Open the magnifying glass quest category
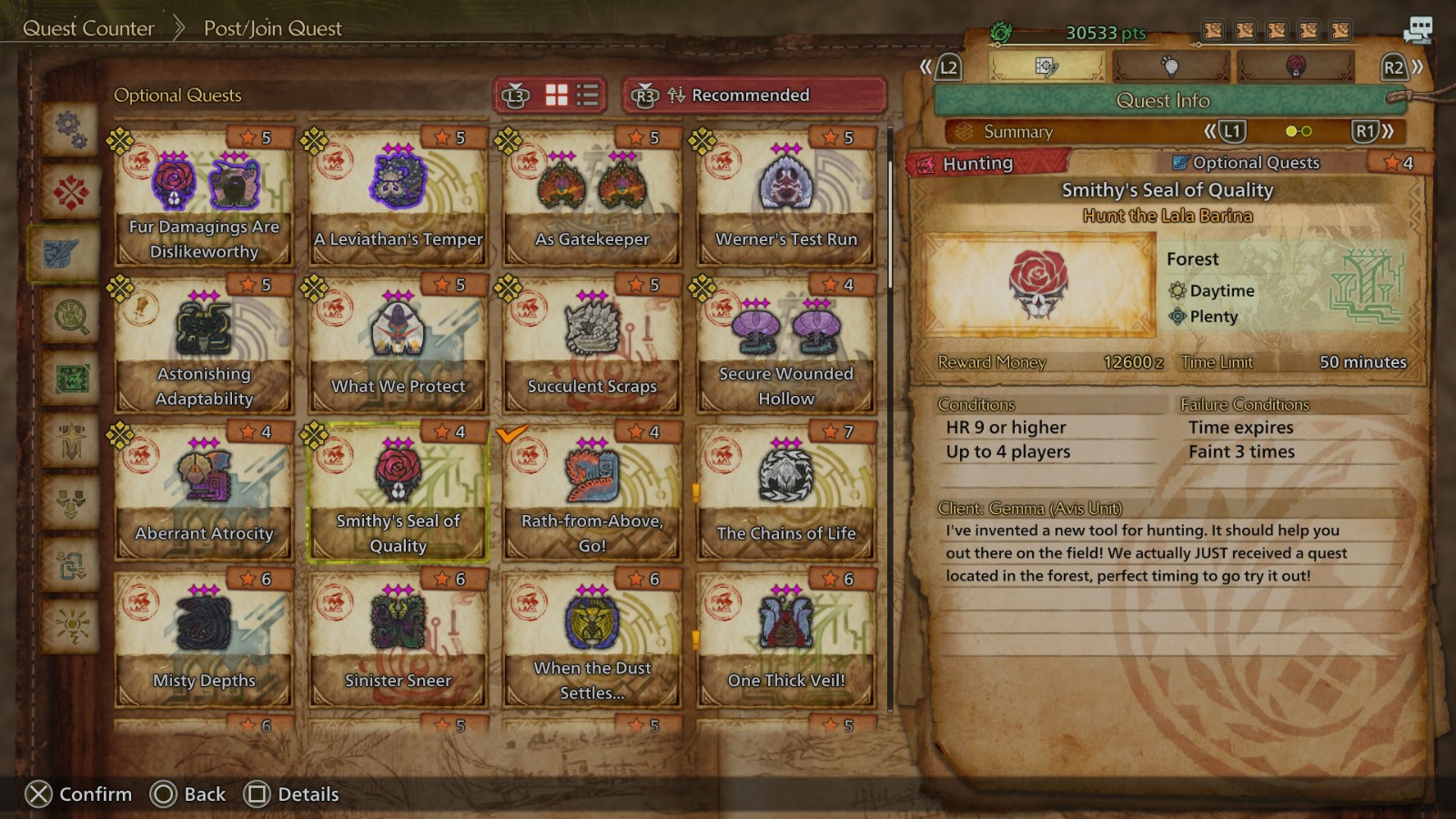Viewport: 1456px width, 819px height. [x=71, y=317]
